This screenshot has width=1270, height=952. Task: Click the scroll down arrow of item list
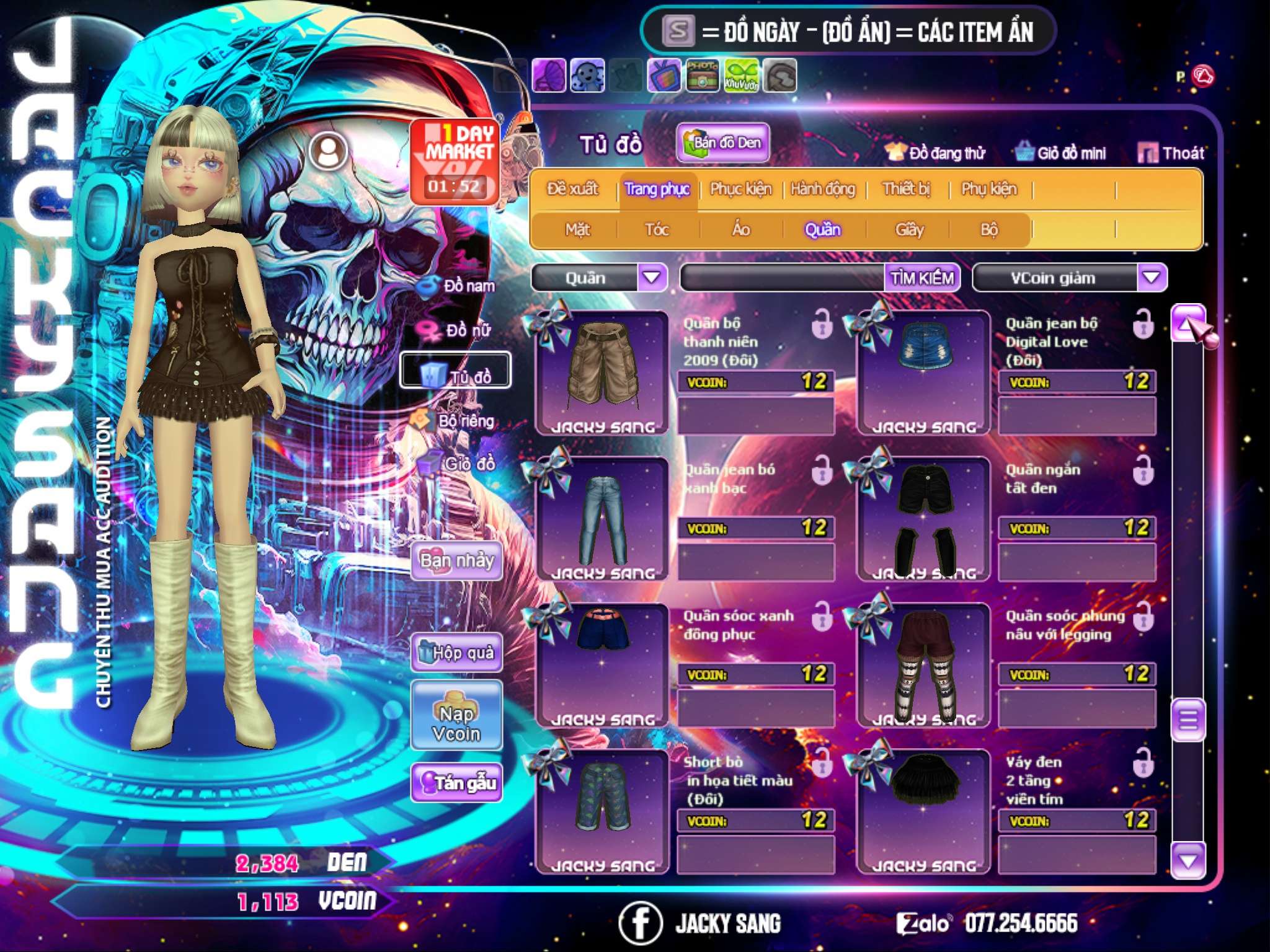coord(1188,861)
